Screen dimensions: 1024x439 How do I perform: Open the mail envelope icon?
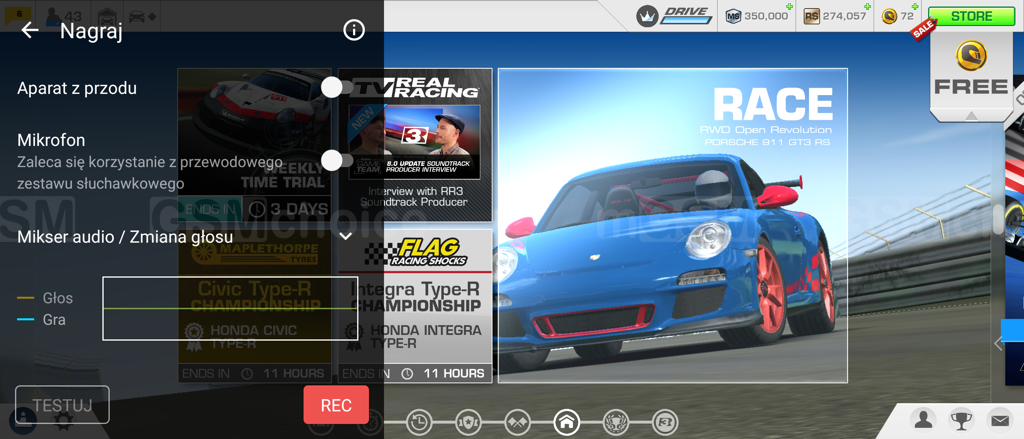click(x=999, y=420)
